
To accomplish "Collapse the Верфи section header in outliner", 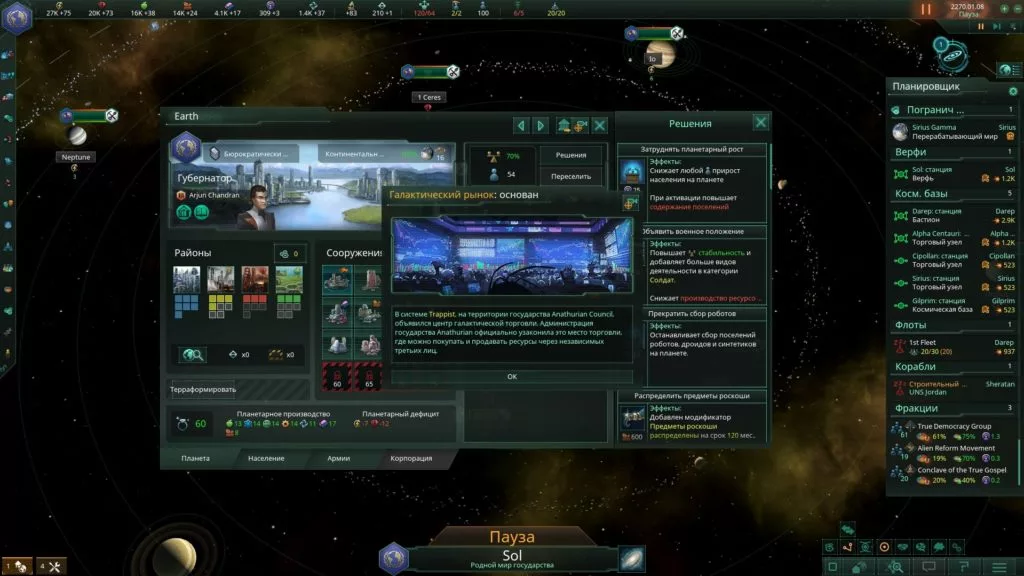I will click(910, 152).
